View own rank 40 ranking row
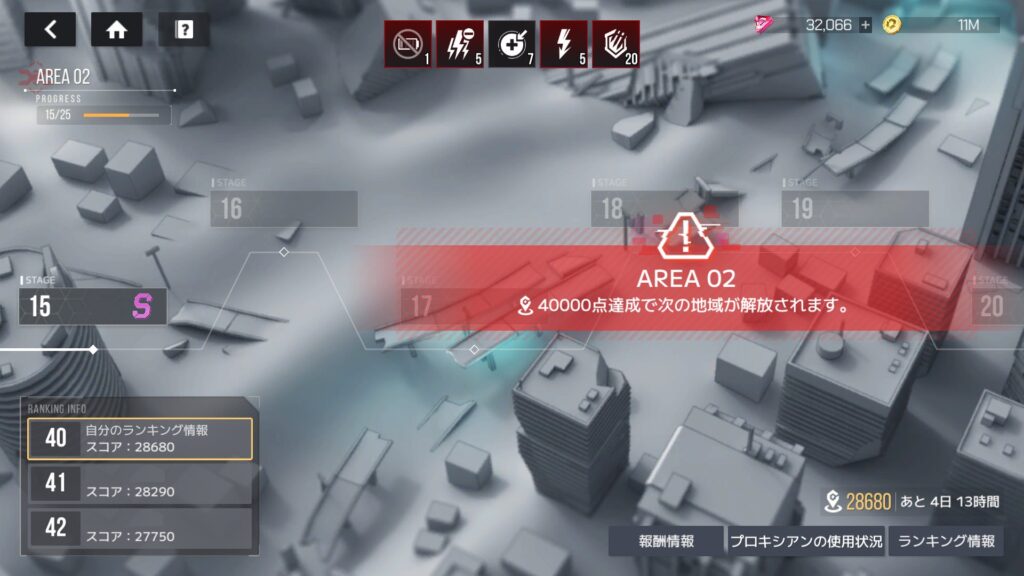Screen dimensions: 1024x576 click(x=140, y=438)
